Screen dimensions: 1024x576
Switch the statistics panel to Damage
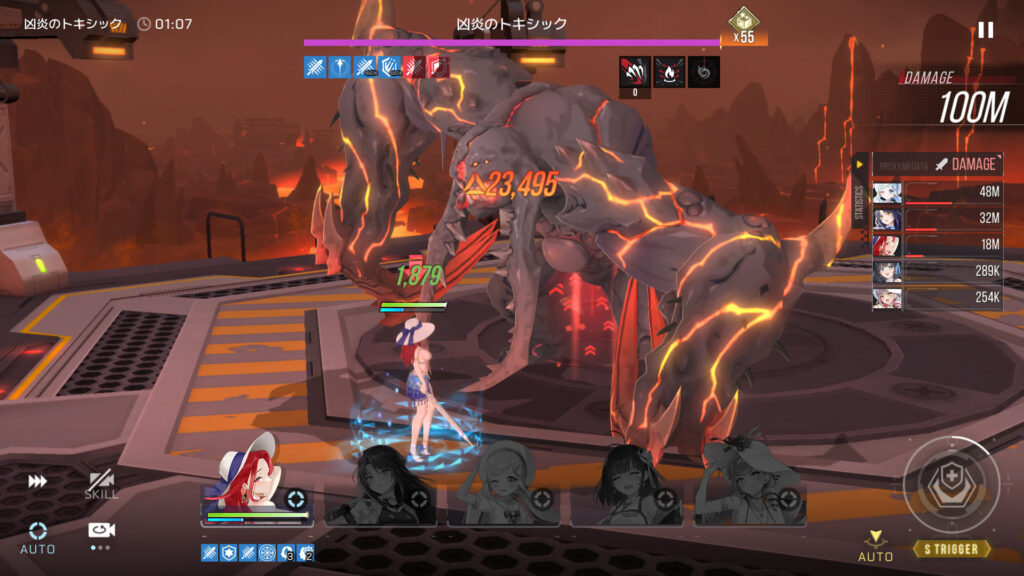pyautogui.click(x=966, y=164)
